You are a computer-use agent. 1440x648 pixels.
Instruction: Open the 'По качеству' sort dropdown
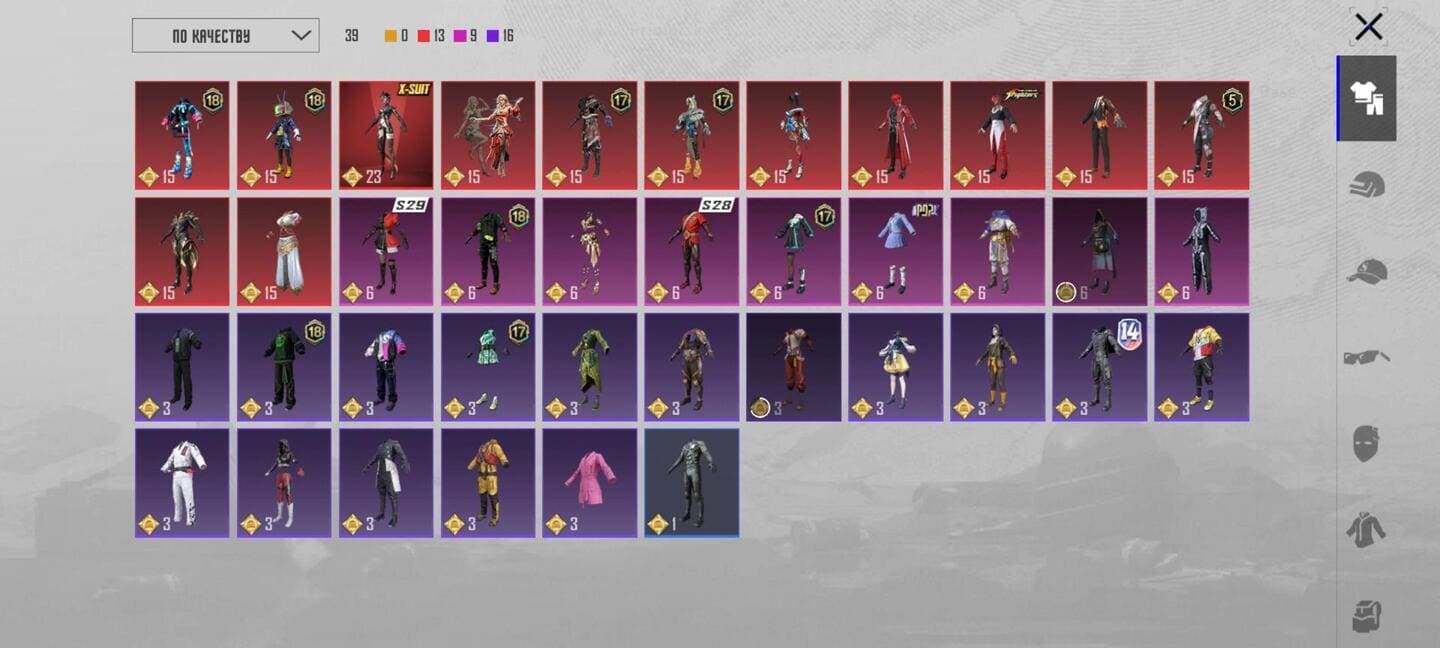225,36
